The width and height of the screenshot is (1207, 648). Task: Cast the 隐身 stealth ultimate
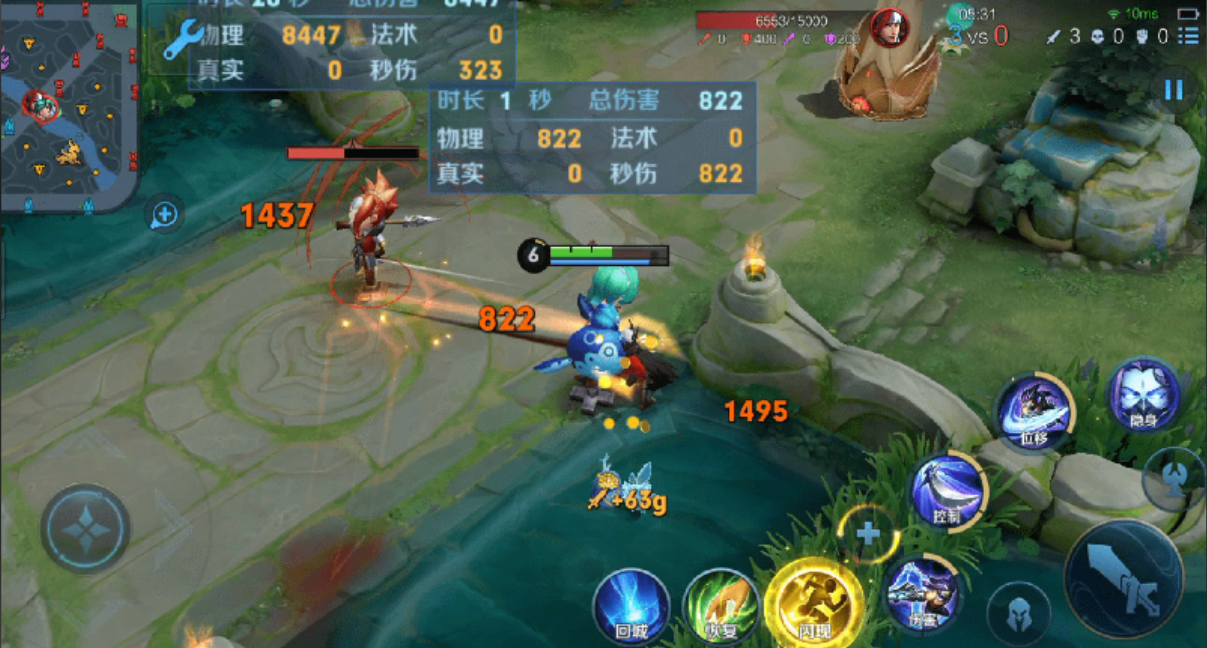pyautogui.click(x=1144, y=395)
